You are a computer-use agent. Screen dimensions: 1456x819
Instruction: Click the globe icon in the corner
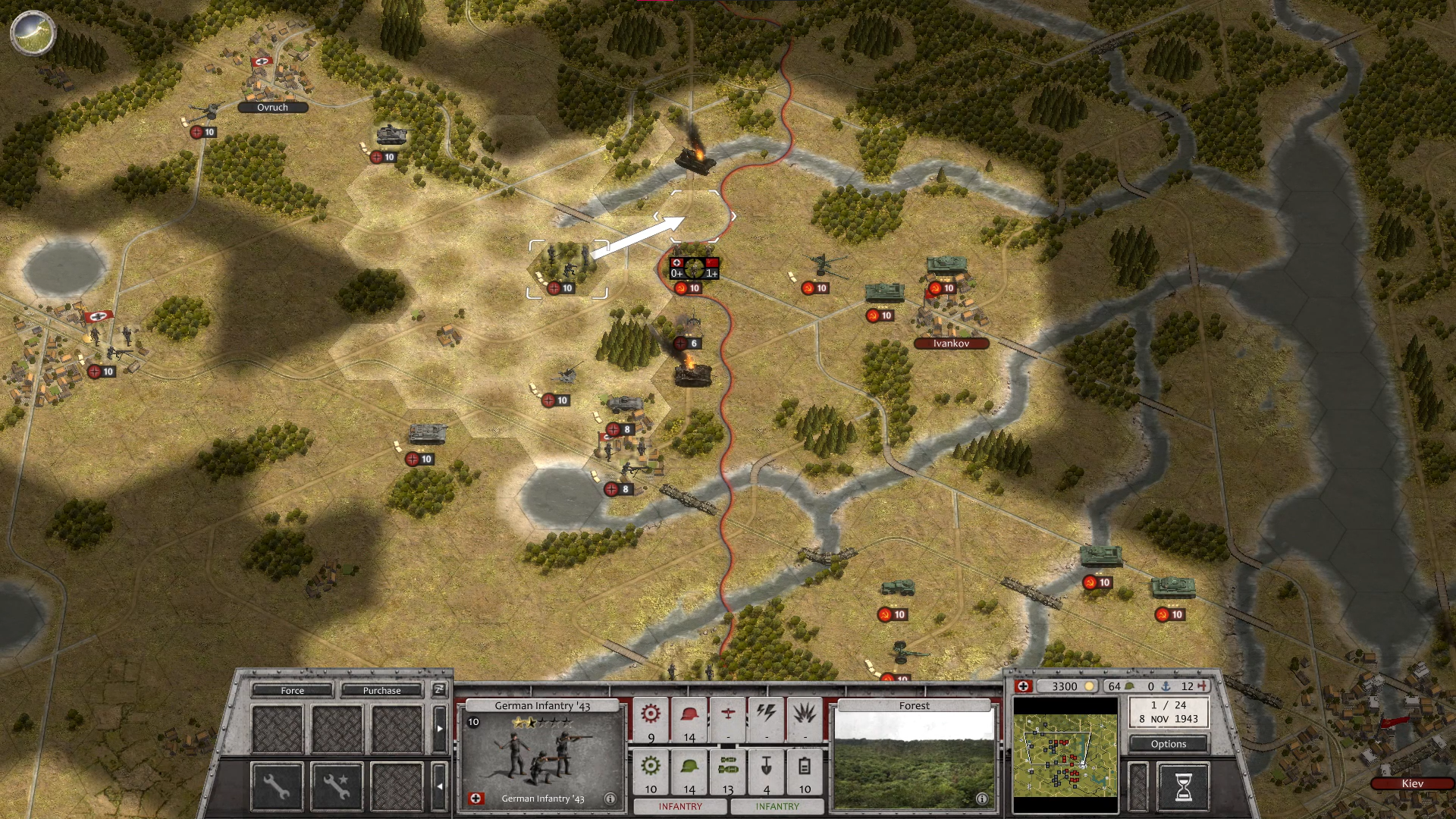(x=33, y=33)
